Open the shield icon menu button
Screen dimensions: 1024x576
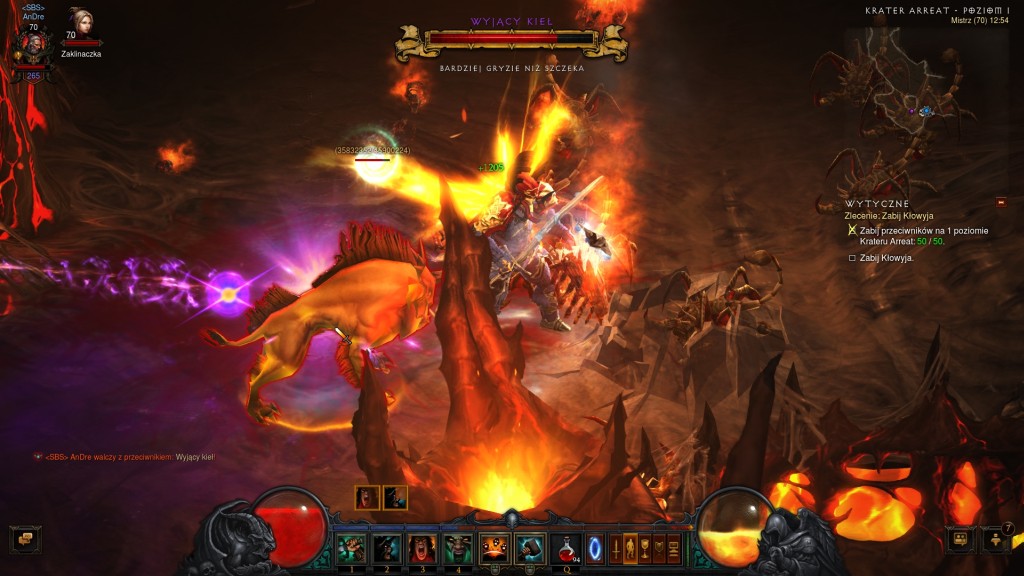click(x=660, y=548)
